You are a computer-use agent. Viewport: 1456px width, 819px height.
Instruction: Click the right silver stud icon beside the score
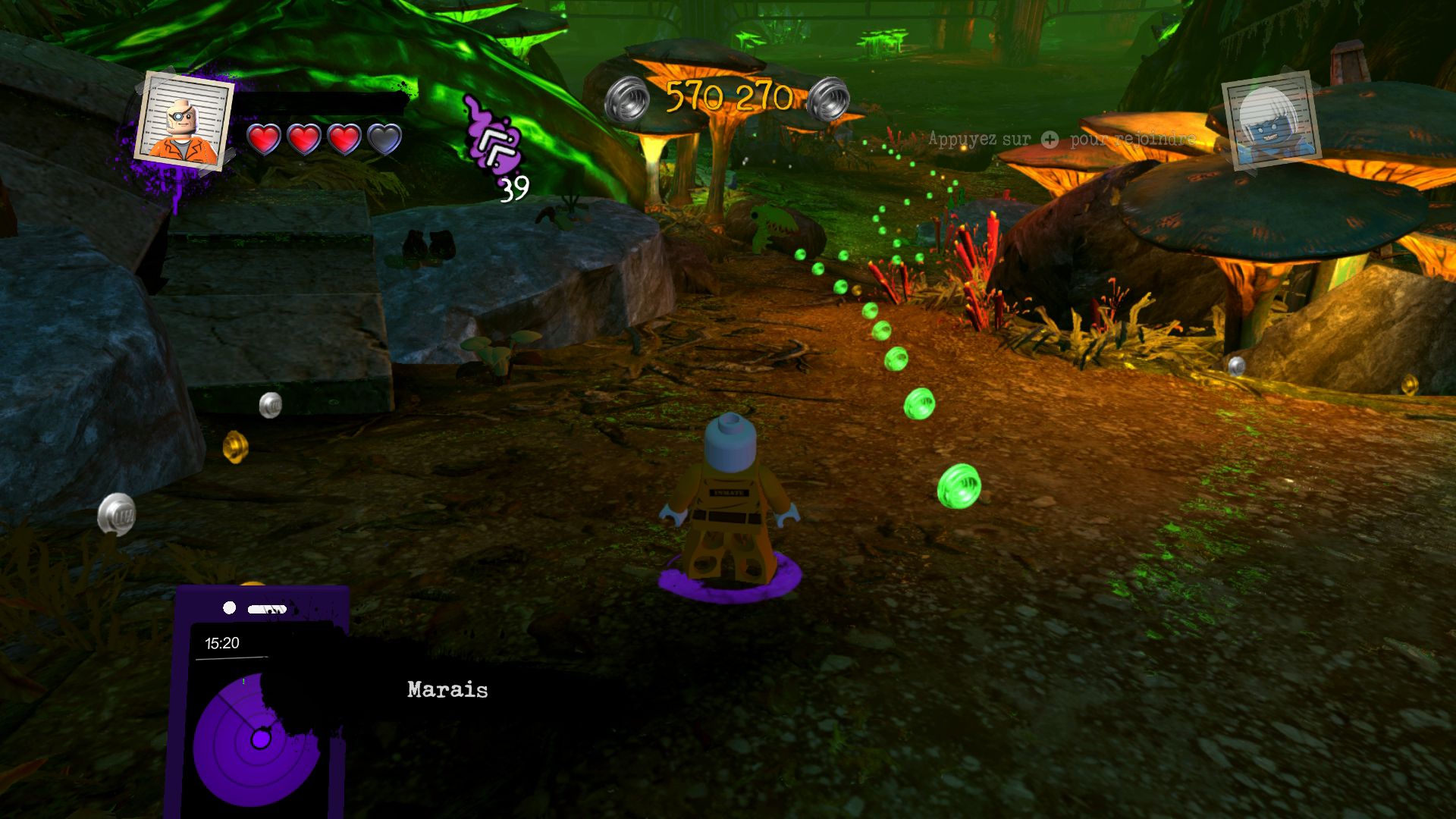[830, 99]
